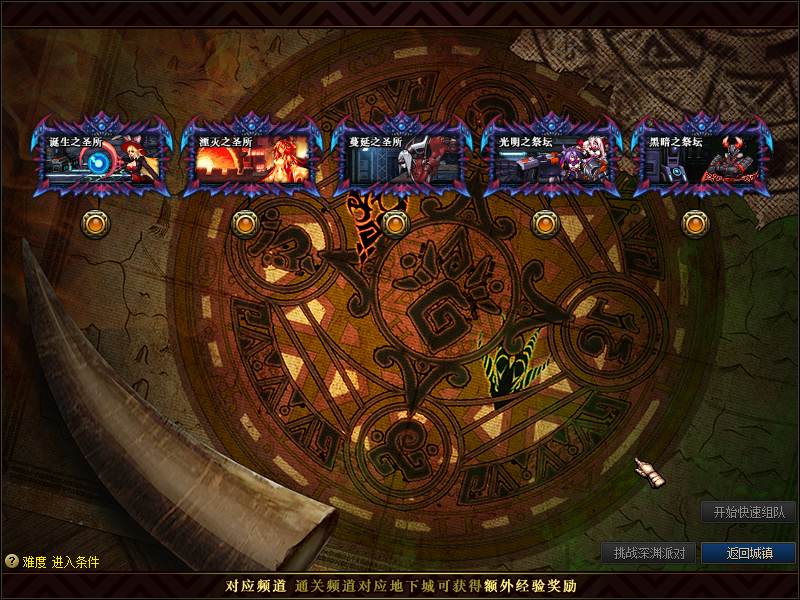
Task: Show the 进入条件 entry requirements
Action: pos(76,562)
